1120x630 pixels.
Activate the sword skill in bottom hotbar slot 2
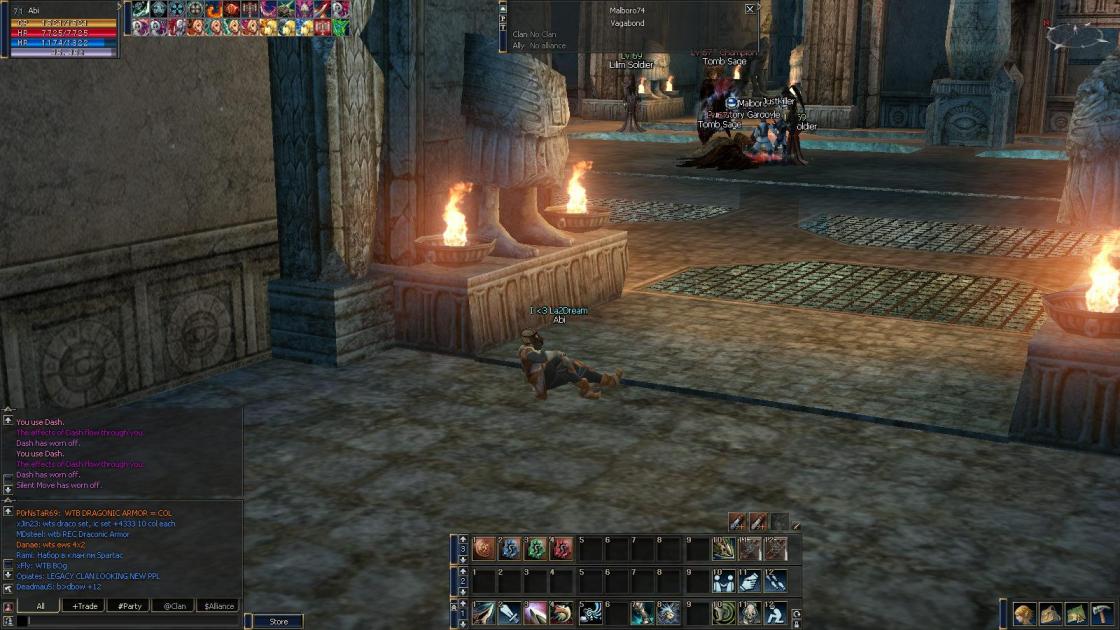(x=510, y=612)
